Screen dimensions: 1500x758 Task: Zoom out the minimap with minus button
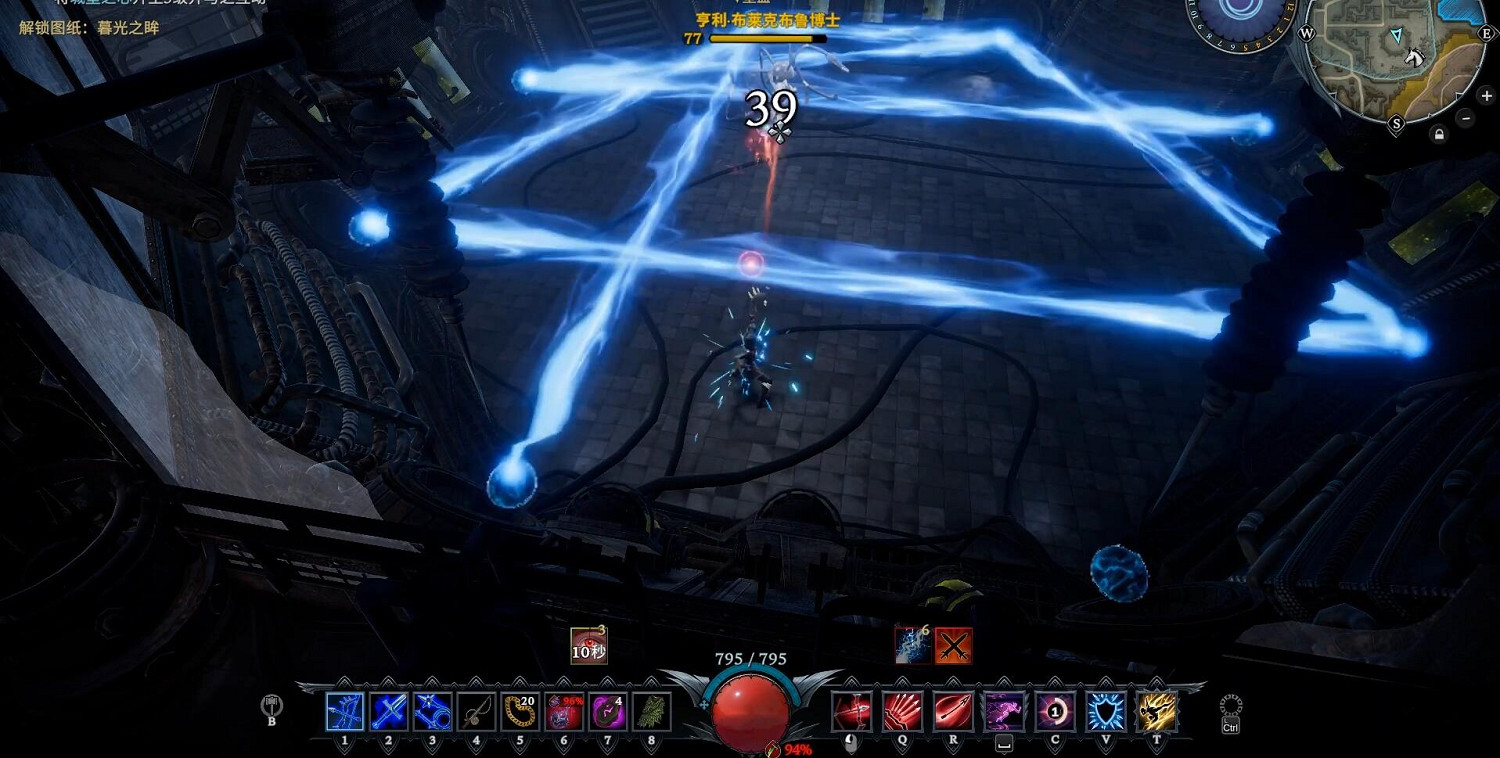[1466, 117]
